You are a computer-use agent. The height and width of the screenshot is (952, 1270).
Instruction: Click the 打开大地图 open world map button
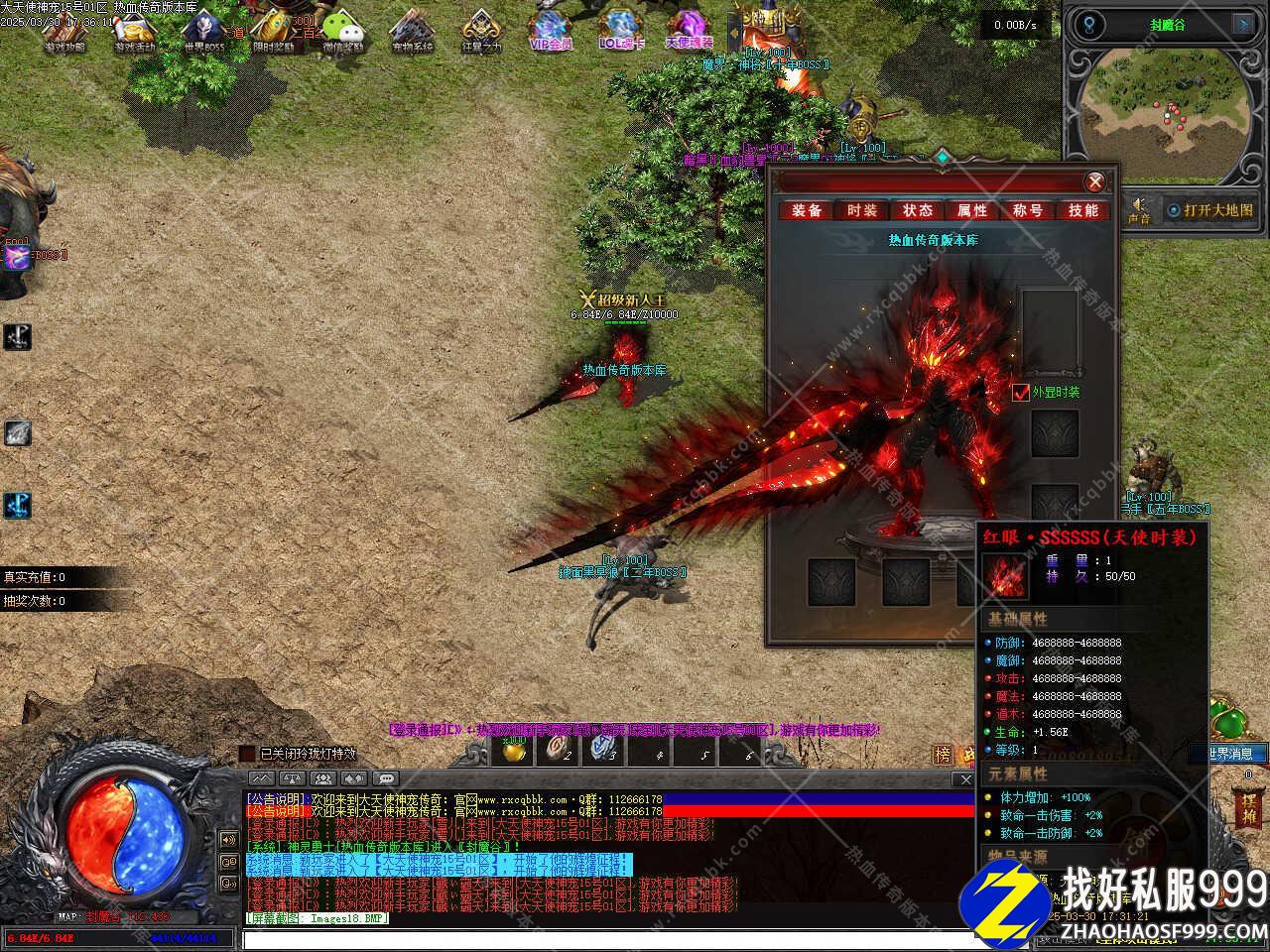(1210, 210)
